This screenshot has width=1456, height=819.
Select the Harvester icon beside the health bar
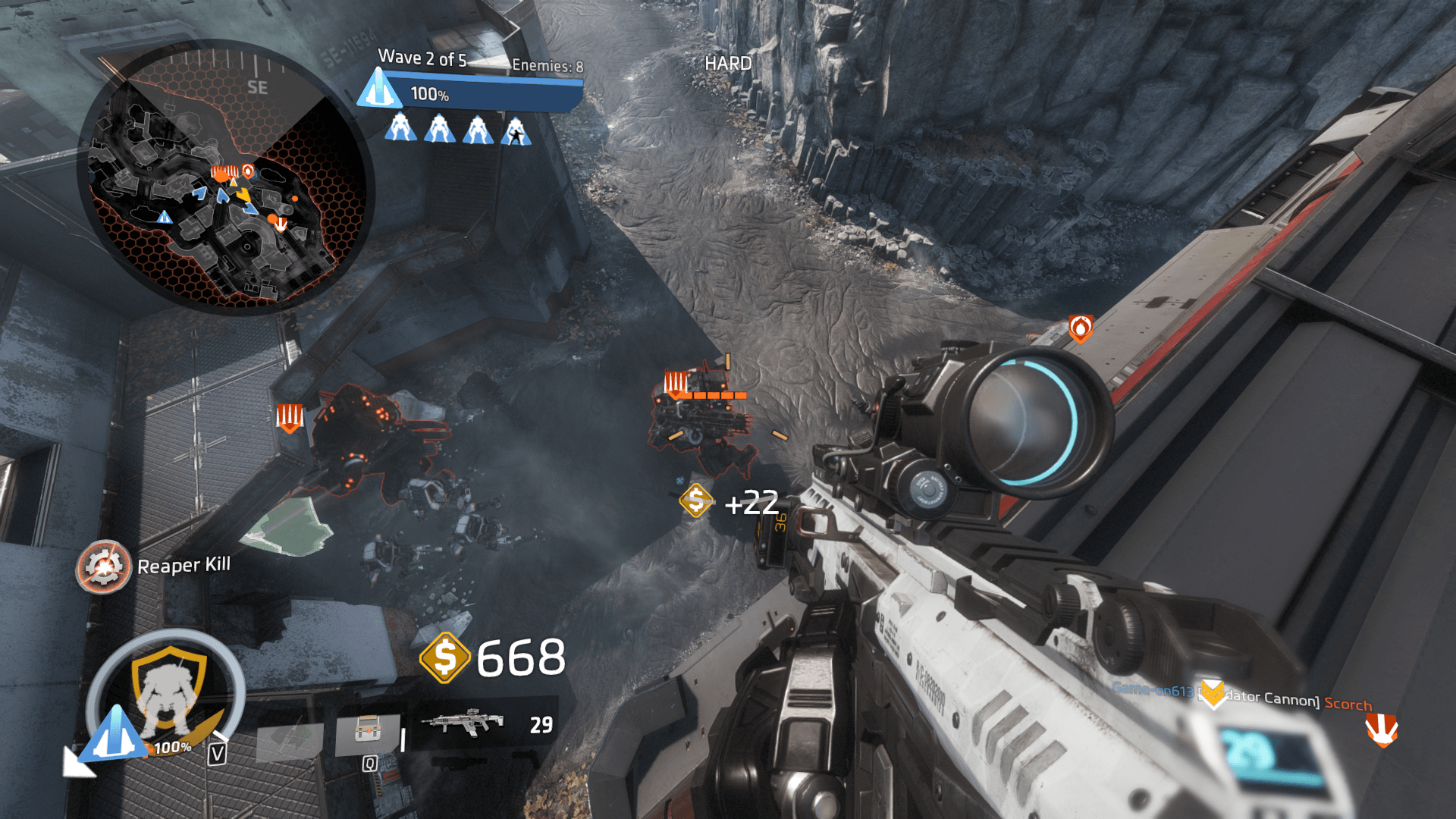(379, 88)
